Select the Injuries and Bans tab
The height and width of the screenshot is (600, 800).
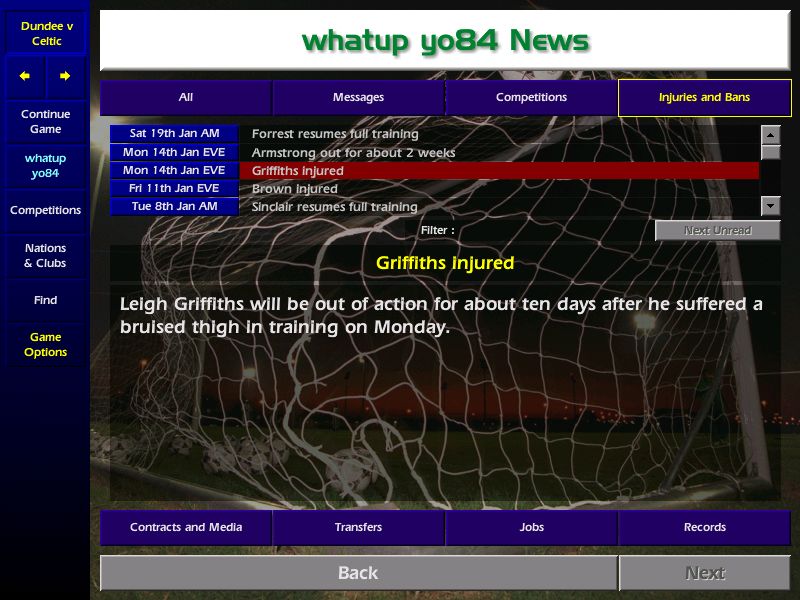704,98
